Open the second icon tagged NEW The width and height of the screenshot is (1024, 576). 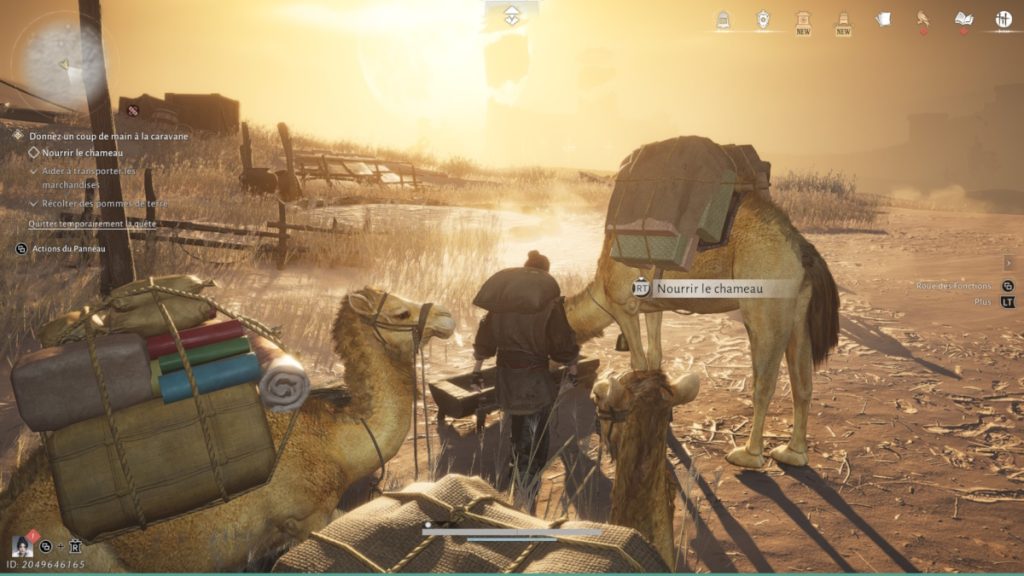pos(843,19)
